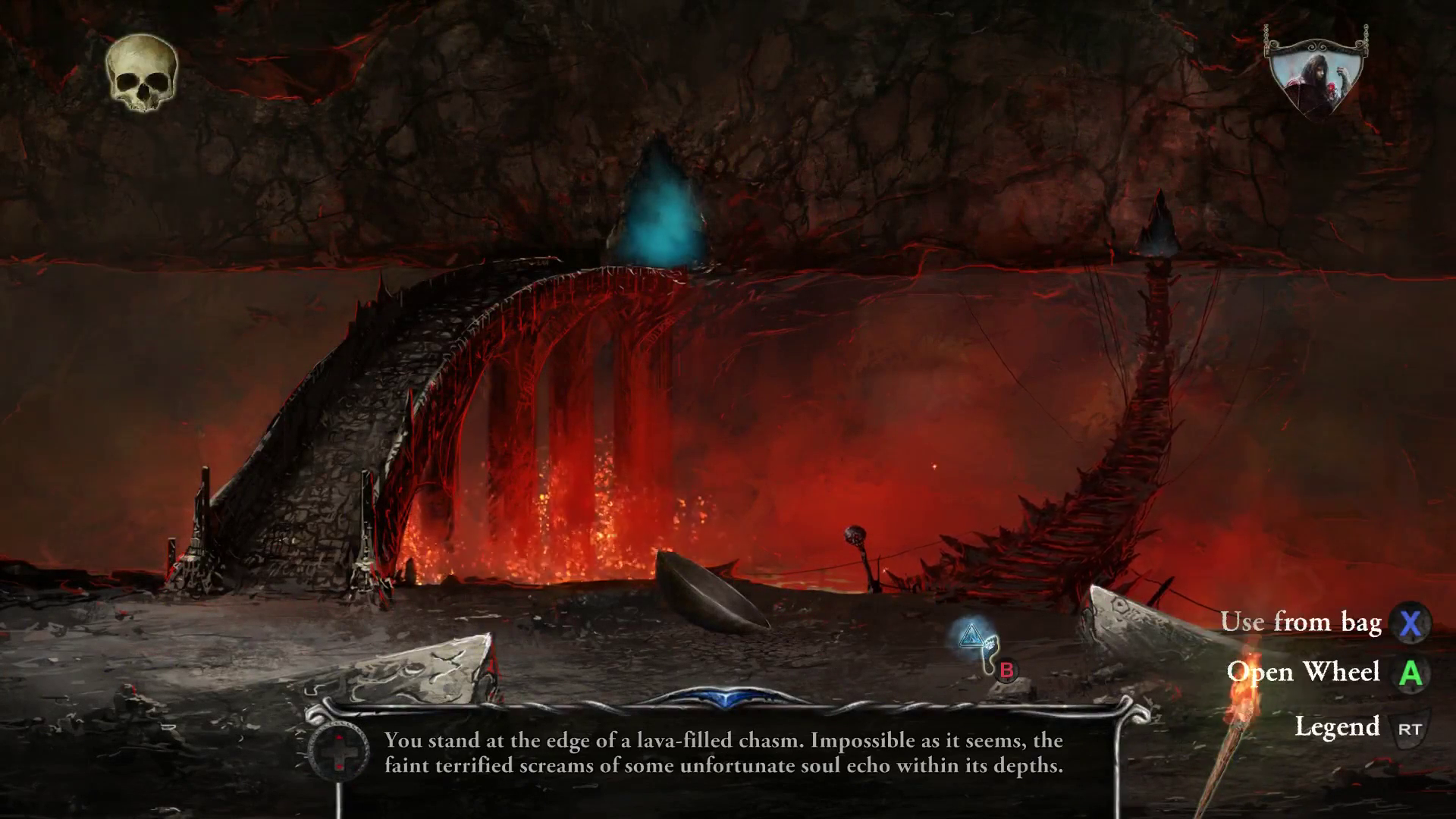The image size is (1456, 819).
Task: Click the narration text box at the bottom
Action: pyautogui.click(x=720, y=755)
